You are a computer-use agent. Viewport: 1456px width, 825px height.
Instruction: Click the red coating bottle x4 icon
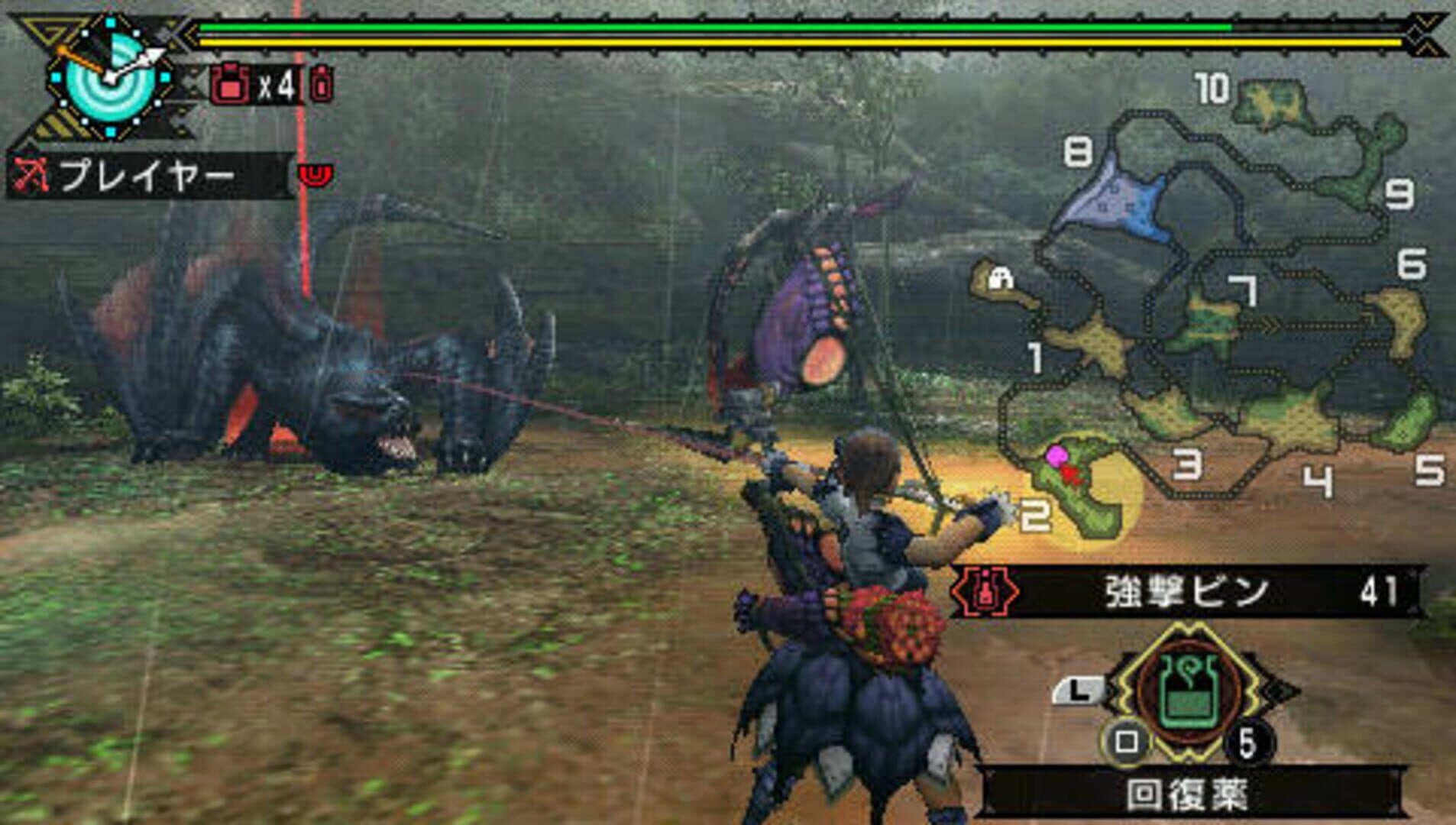point(229,85)
